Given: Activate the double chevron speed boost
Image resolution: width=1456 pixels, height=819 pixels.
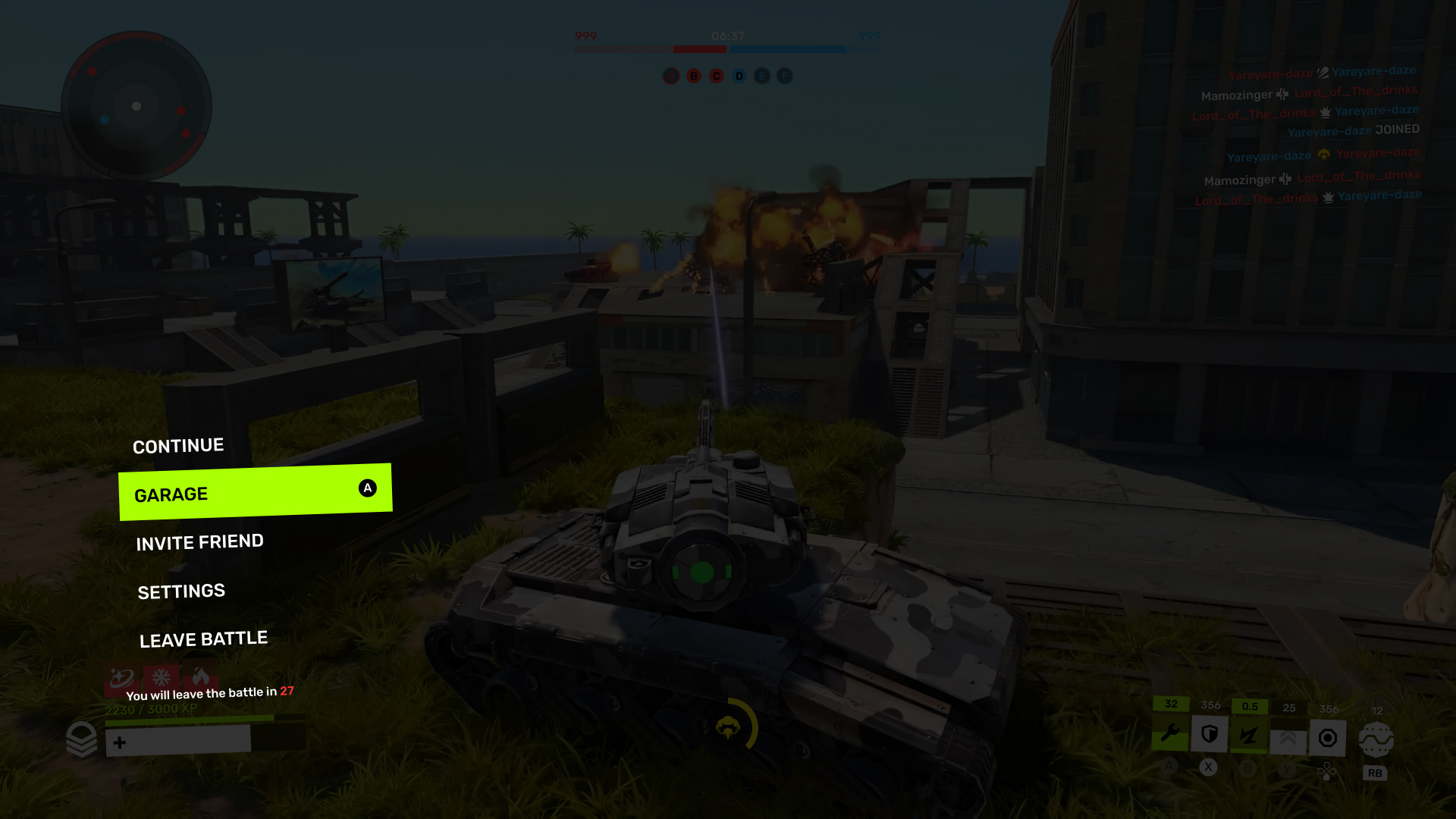Looking at the screenshot, I should pos(1288,739).
